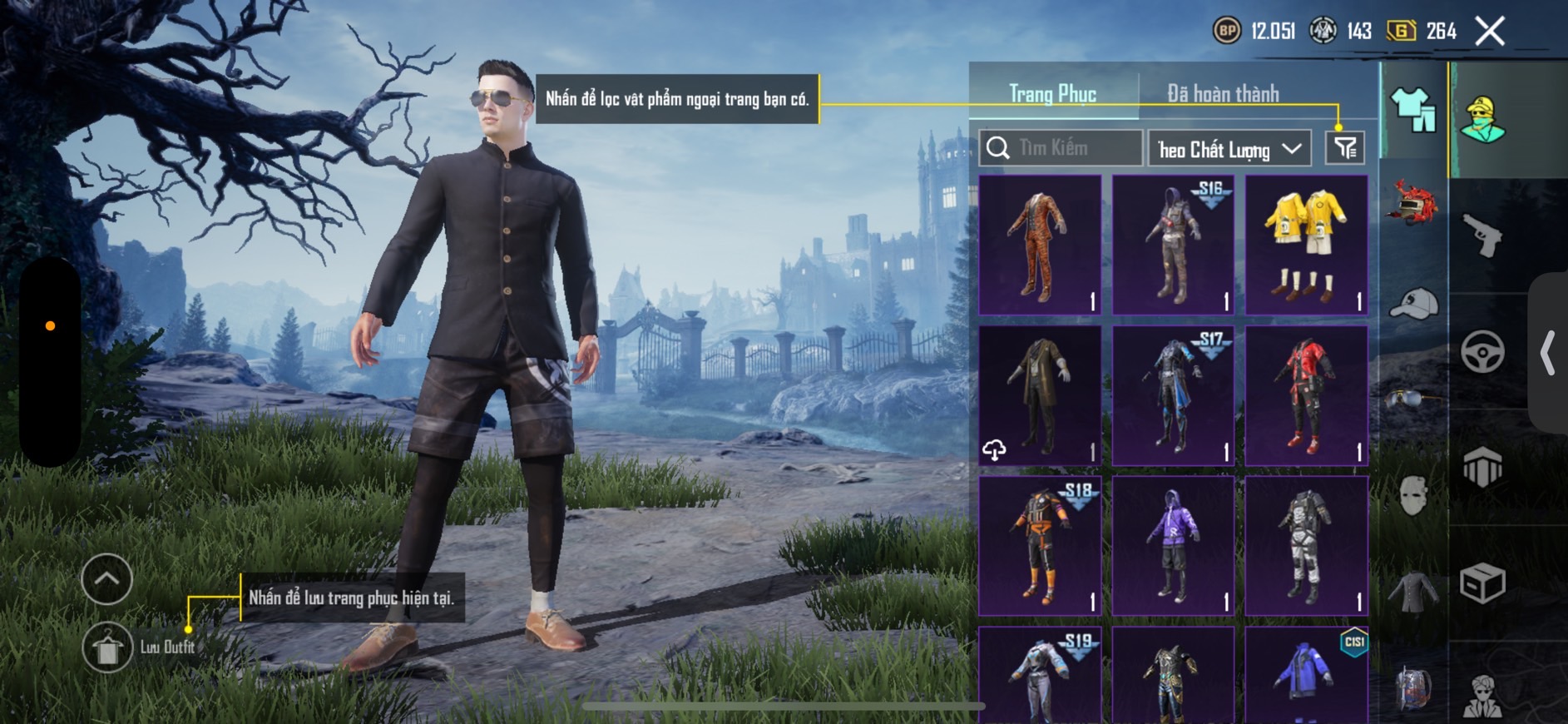Choose the S17 blue outfit
1568x724 pixels.
[1173, 395]
